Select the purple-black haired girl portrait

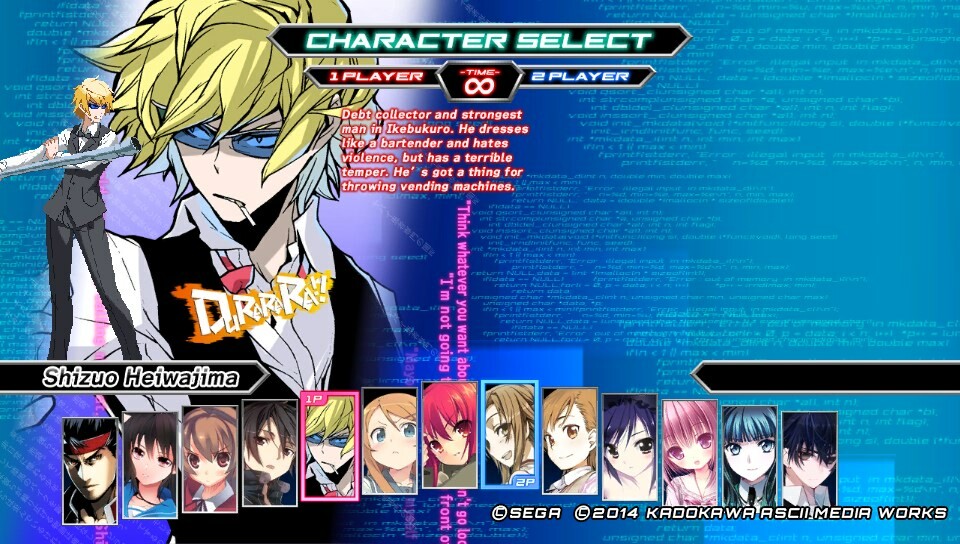pyautogui.click(x=630, y=447)
